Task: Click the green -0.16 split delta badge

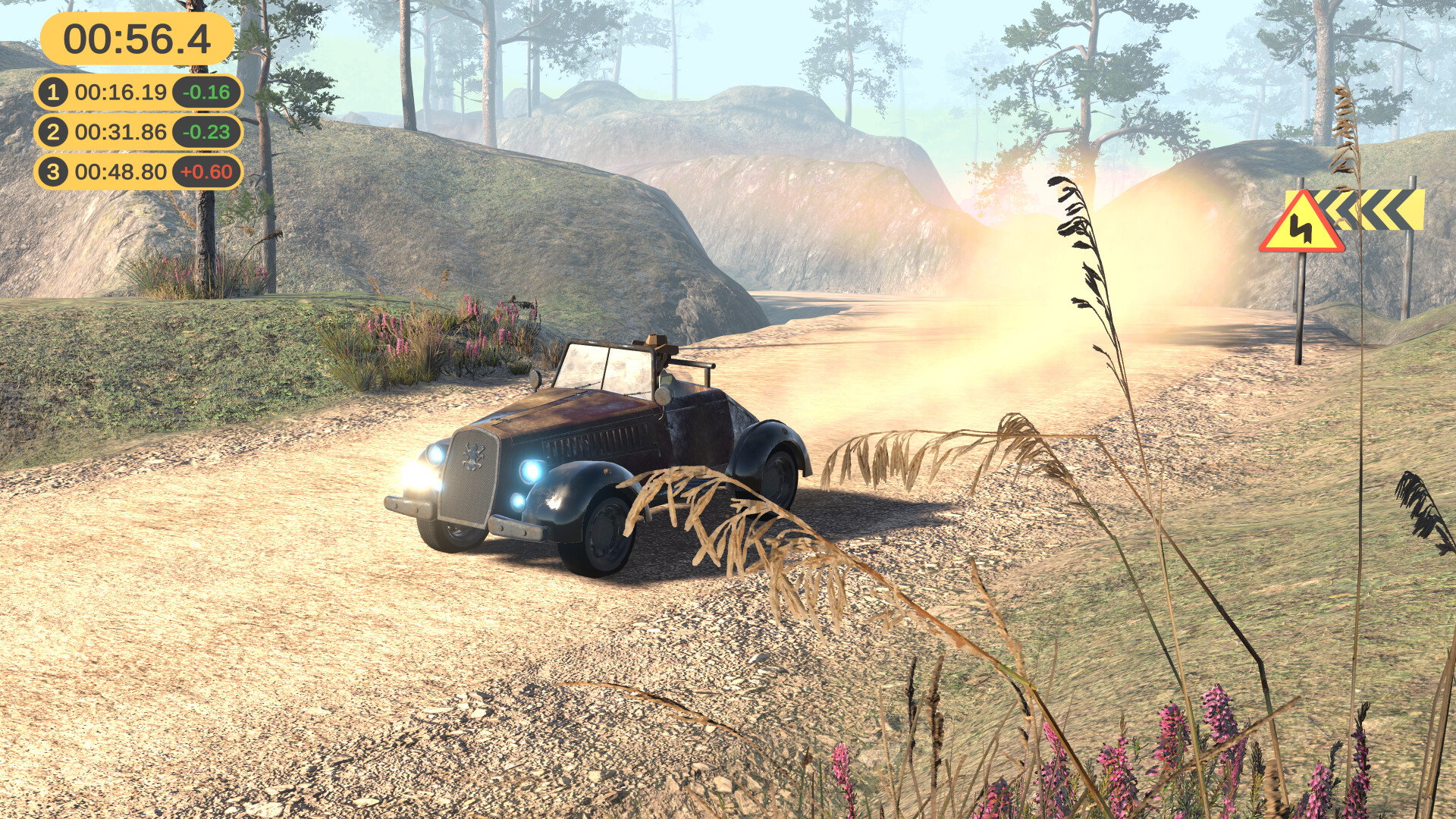Action: coord(208,91)
